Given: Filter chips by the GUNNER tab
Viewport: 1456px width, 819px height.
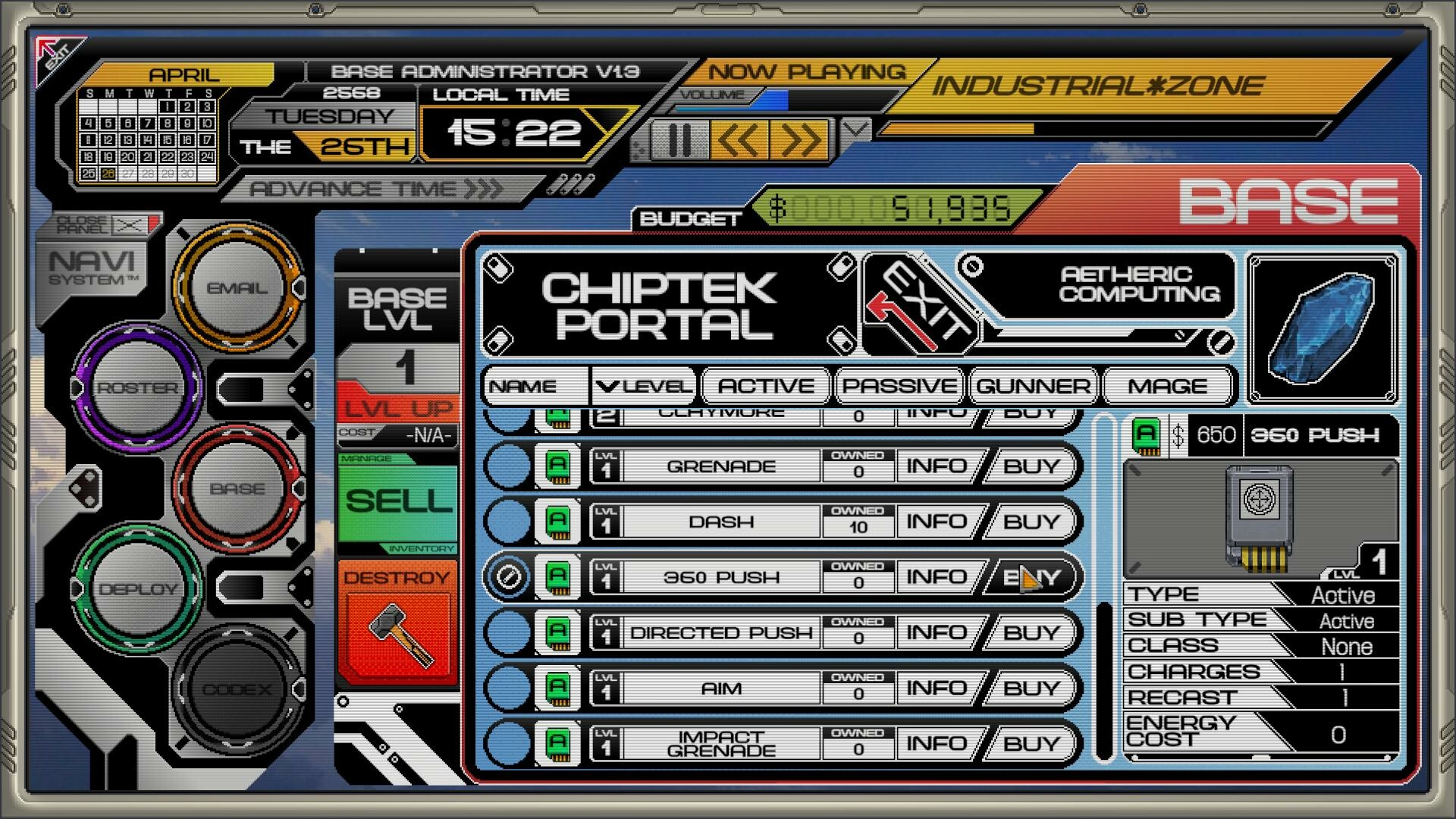Looking at the screenshot, I should coord(1033,386).
